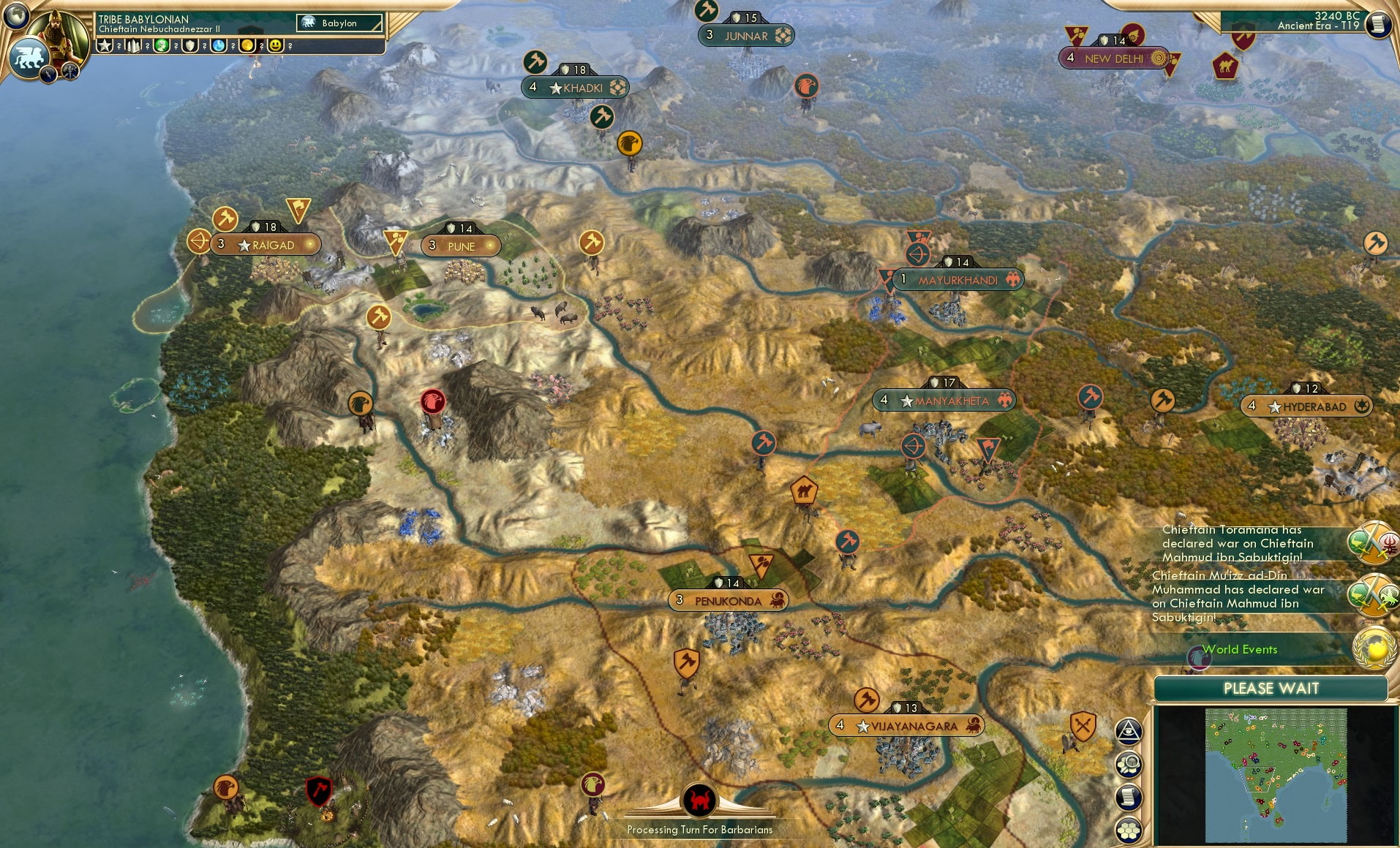
Task: Open the Babylon civilization banner dropdown
Action: pos(338,23)
